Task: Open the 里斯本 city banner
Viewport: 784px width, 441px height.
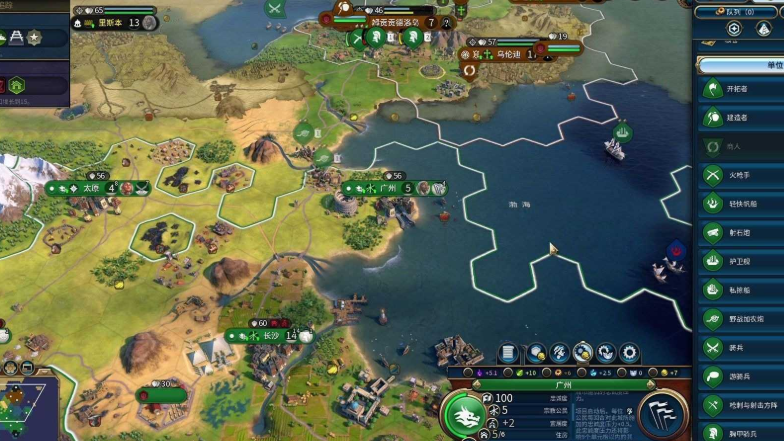Action: pyautogui.click(x=115, y=22)
